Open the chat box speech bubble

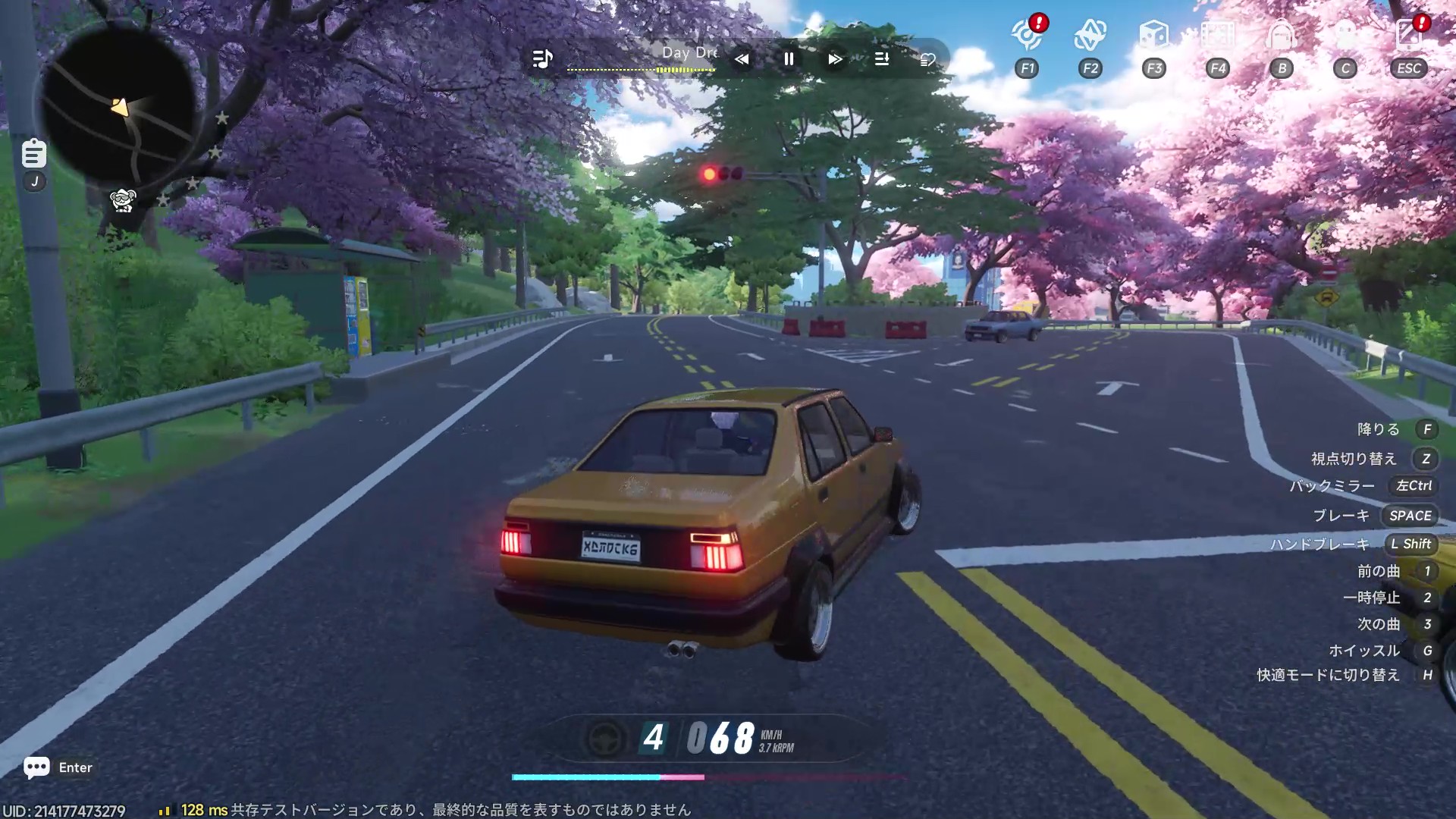point(36,767)
